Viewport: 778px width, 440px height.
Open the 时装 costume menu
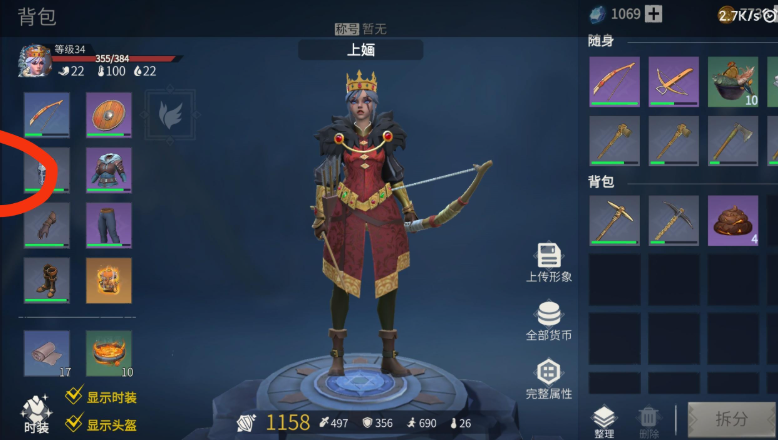click(36, 416)
